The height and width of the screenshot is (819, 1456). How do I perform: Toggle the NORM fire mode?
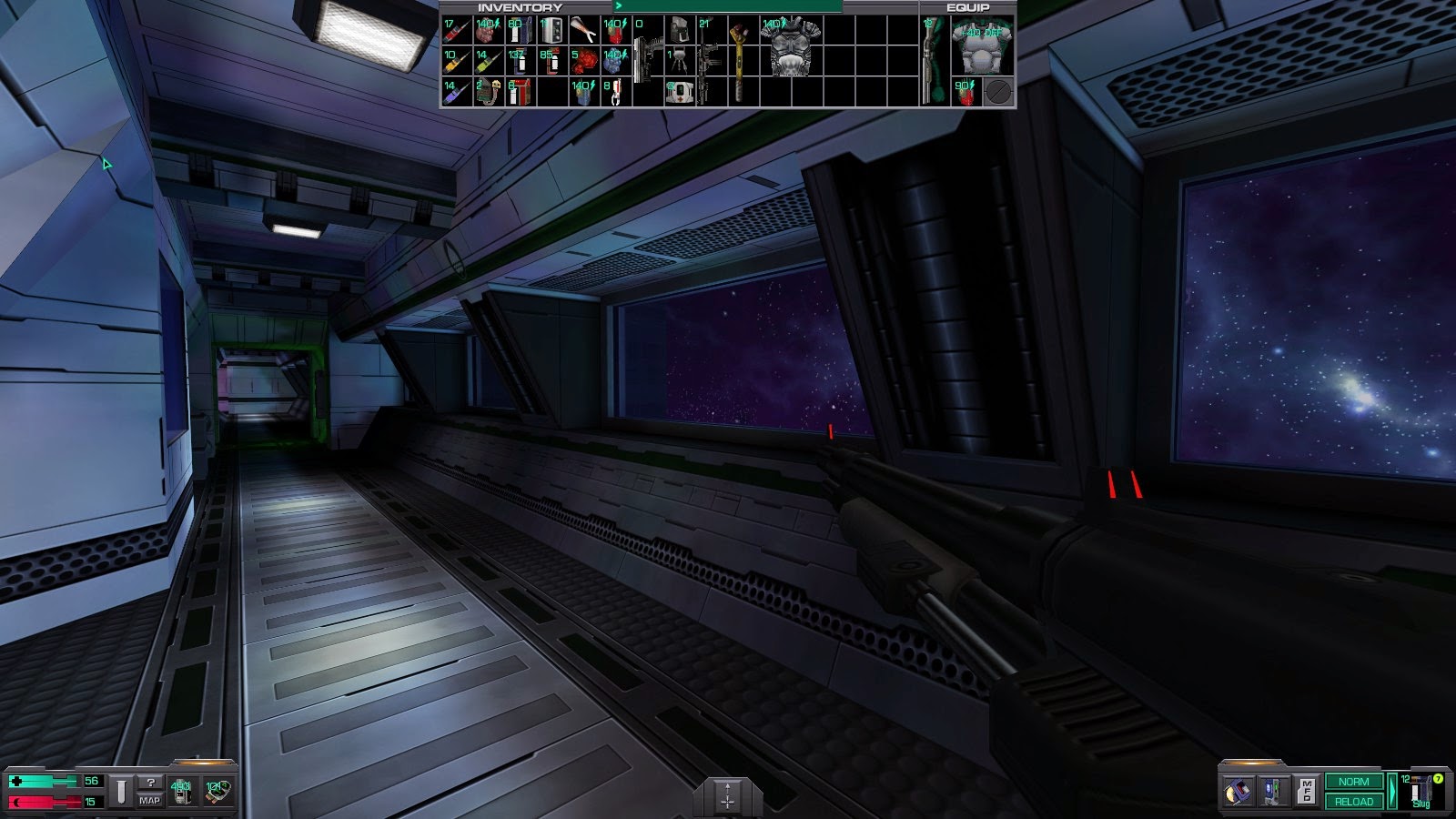pos(1354,782)
